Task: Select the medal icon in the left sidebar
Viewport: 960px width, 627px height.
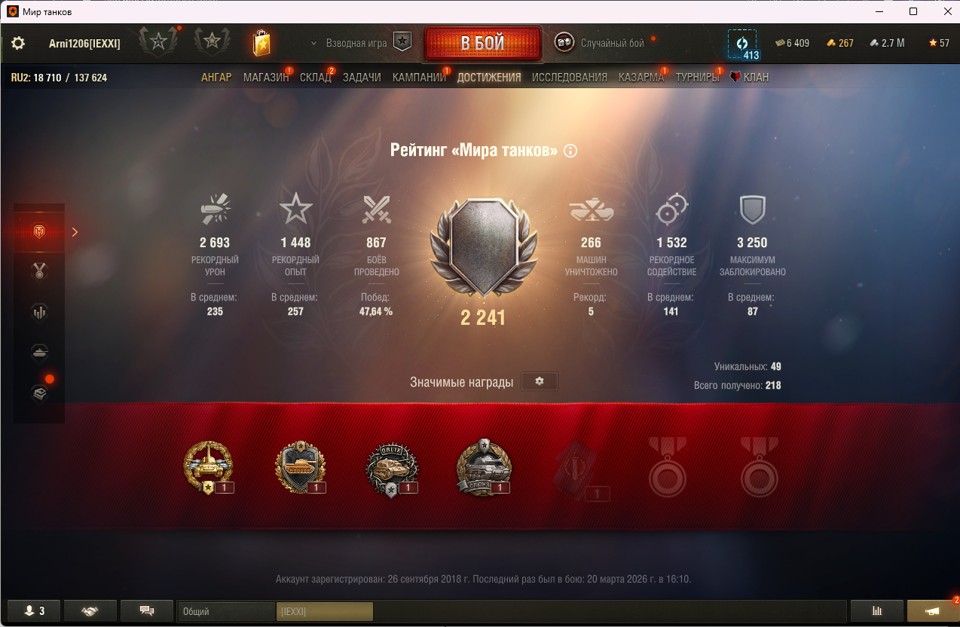Action: coord(40,270)
